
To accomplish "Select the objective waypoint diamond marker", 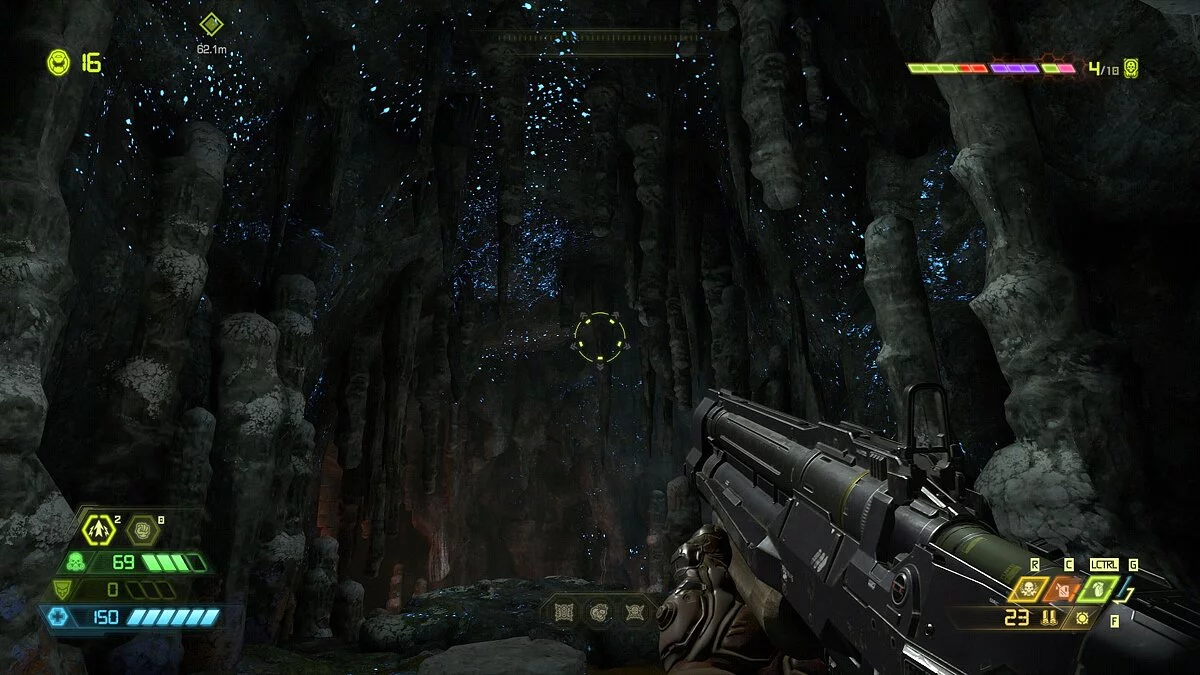I will tap(210, 24).
